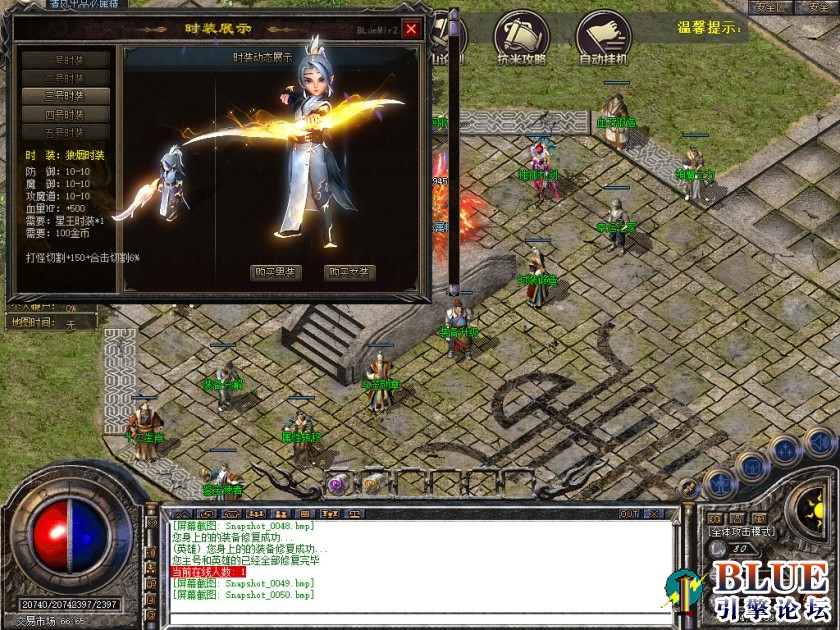Screen dimensions: 840x630
Task: Use the purple orb belt slot item
Action: click(338, 484)
